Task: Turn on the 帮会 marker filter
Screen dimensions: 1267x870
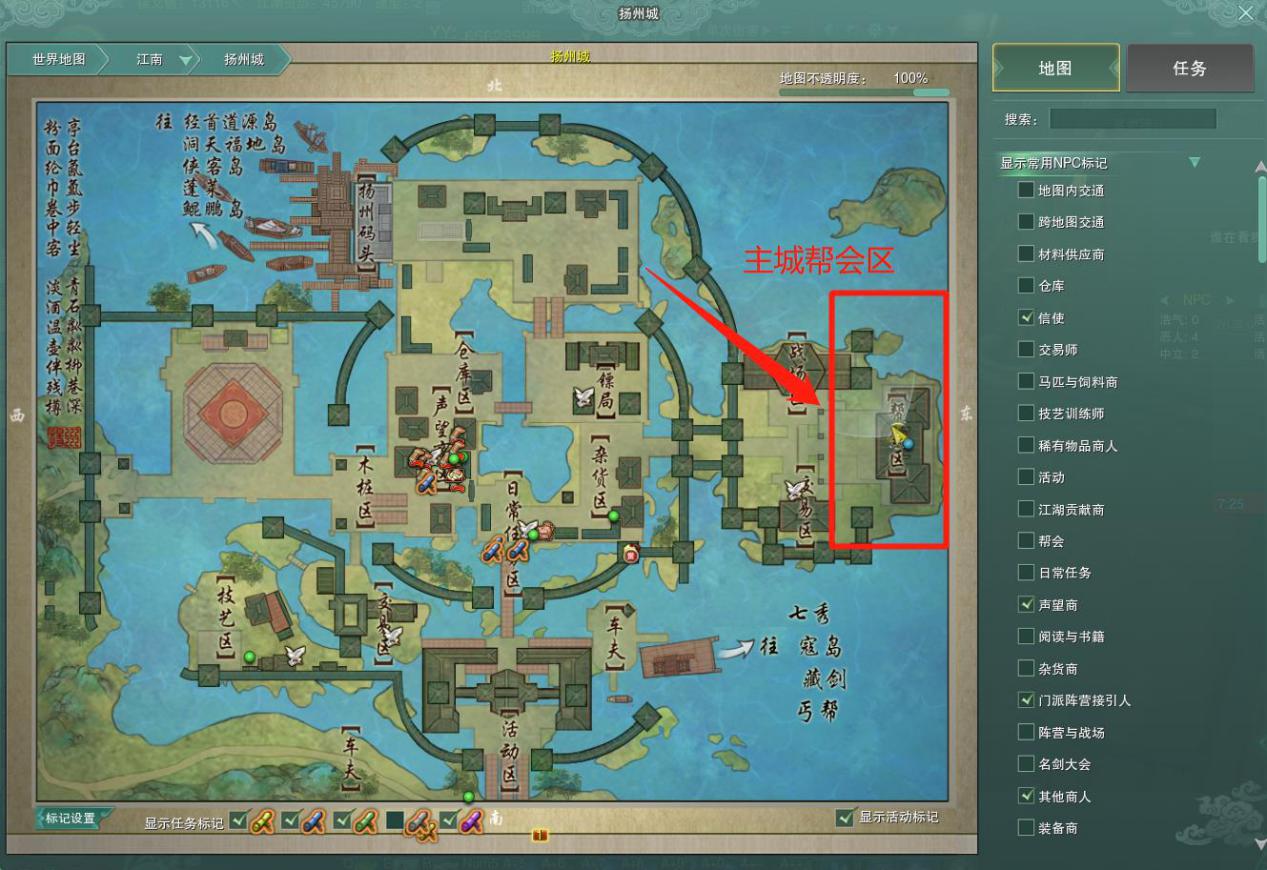Action: click(x=1026, y=541)
